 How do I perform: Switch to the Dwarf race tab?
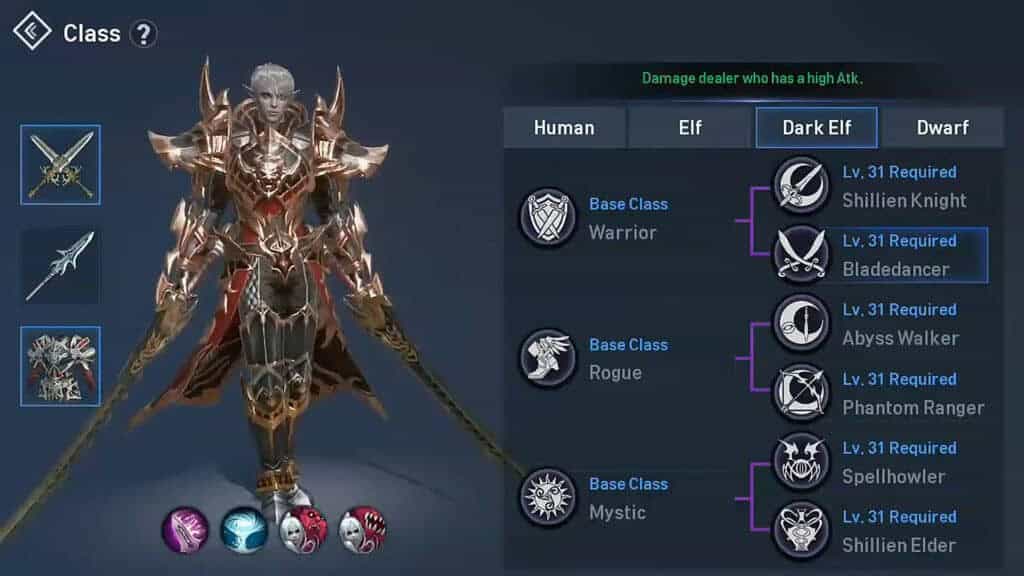(x=941, y=128)
